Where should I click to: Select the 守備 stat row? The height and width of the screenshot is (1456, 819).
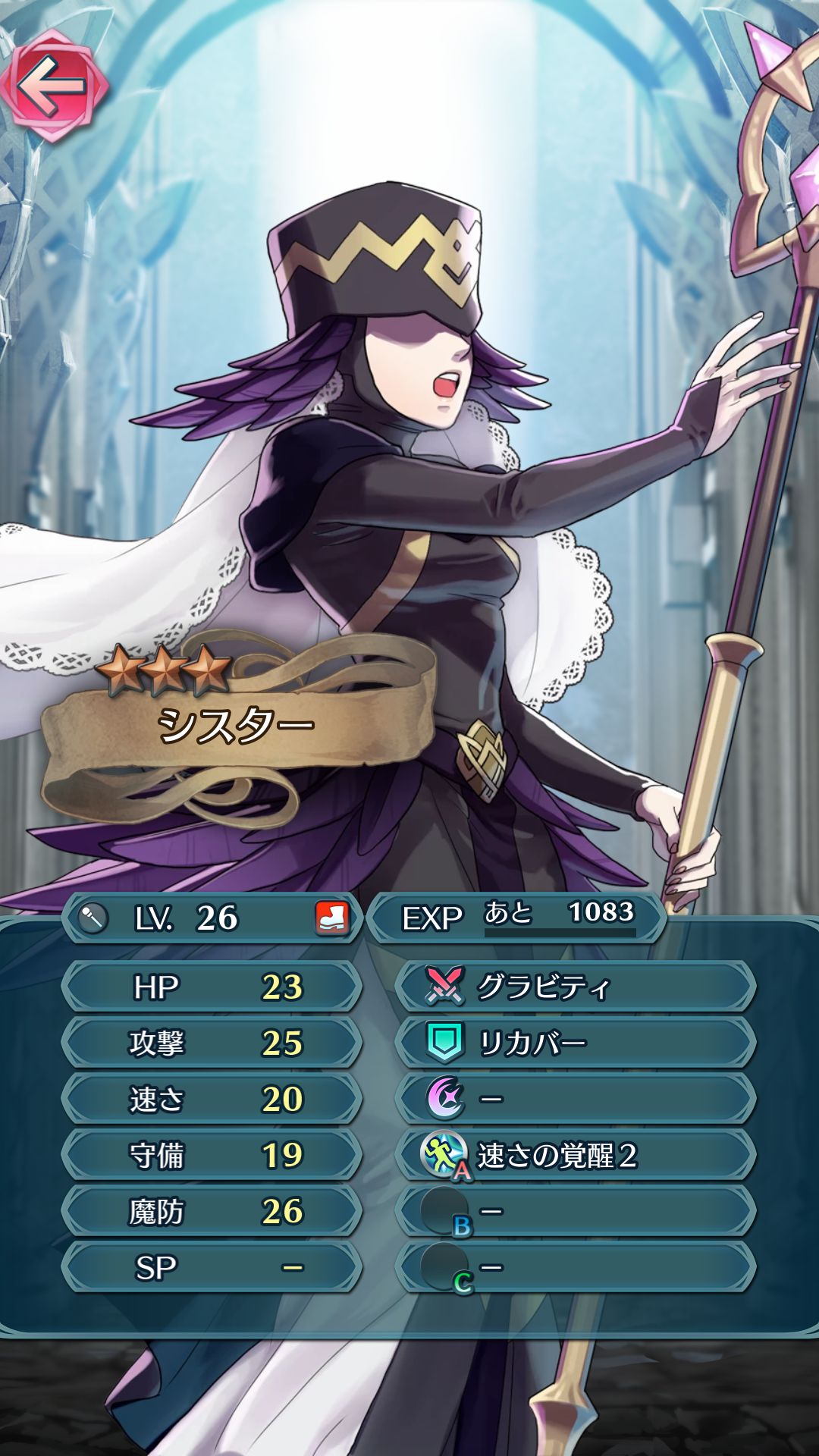211,1155
